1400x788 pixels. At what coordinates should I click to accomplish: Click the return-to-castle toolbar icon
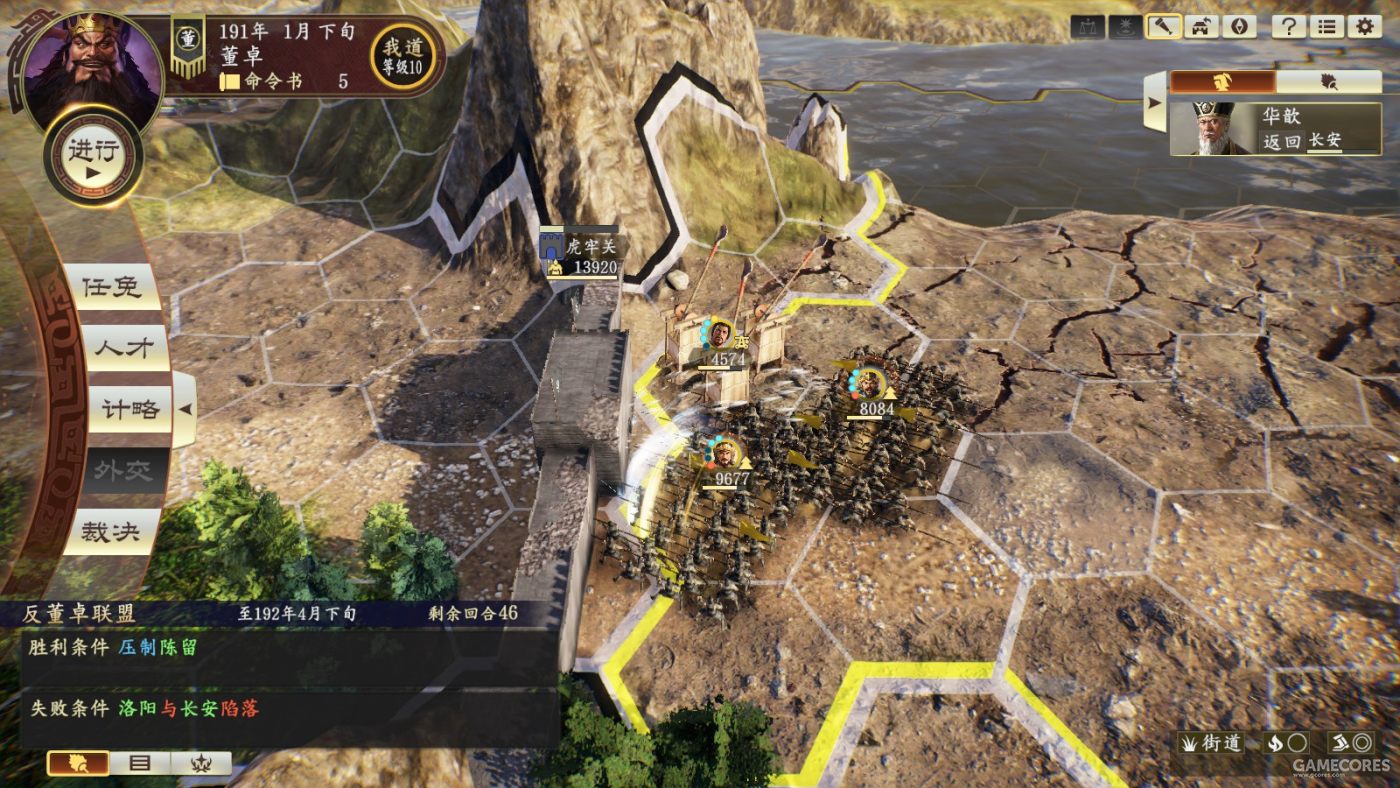click(1201, 27)
